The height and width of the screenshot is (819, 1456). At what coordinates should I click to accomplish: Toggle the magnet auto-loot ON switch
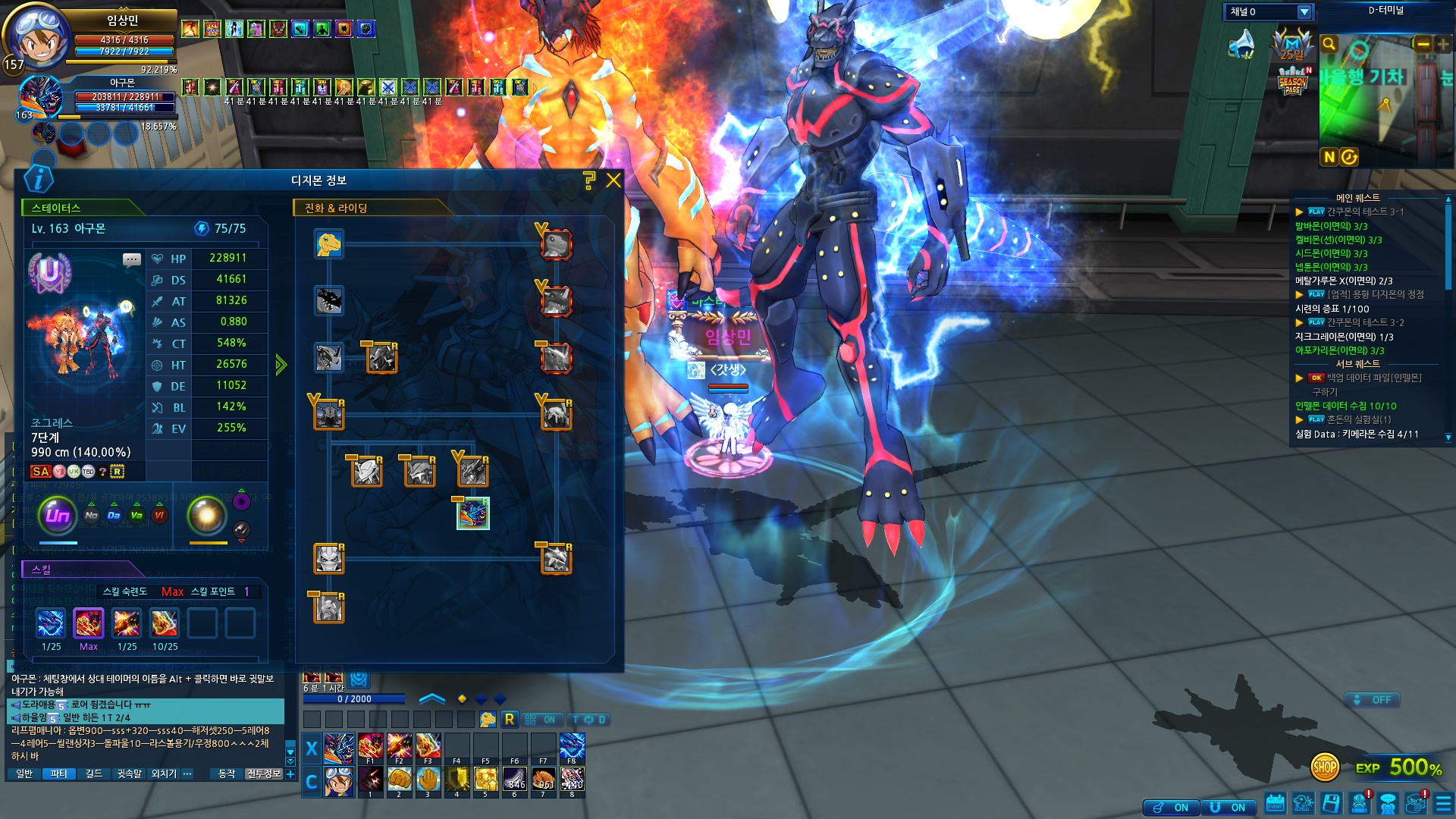(1172, 808)
